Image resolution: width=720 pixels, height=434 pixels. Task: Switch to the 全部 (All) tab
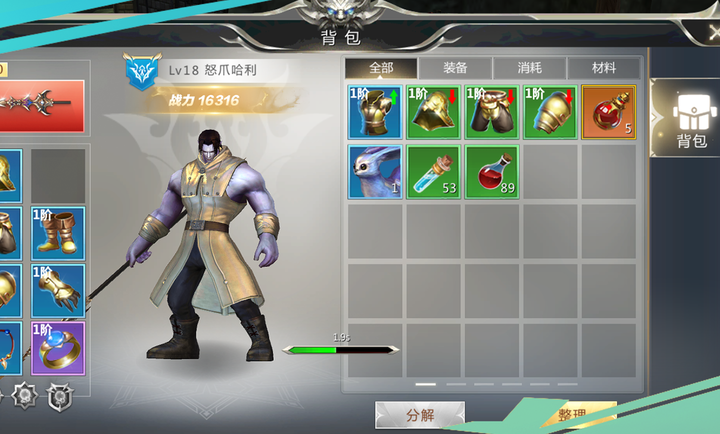click(x=380, y=68)
